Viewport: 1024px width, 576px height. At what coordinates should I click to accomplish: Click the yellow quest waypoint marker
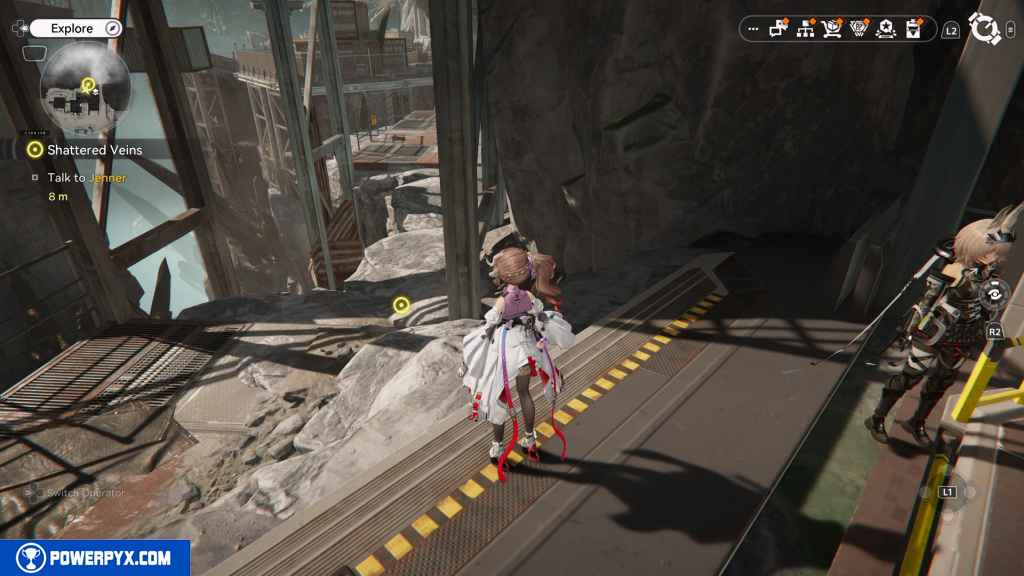pyautogui.click(x=401, y=304)
